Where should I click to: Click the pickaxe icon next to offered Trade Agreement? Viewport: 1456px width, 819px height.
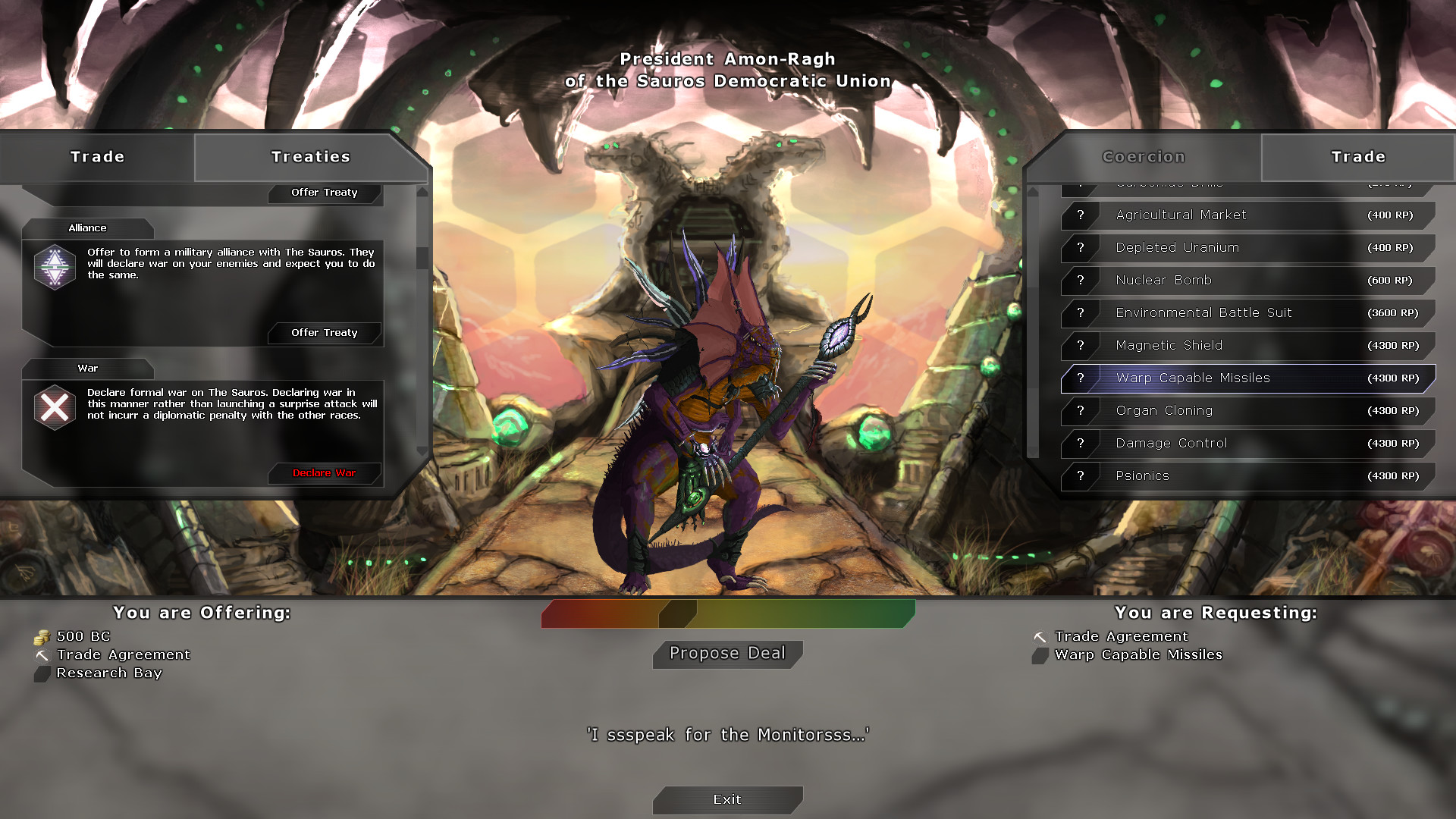pos(42,654)
